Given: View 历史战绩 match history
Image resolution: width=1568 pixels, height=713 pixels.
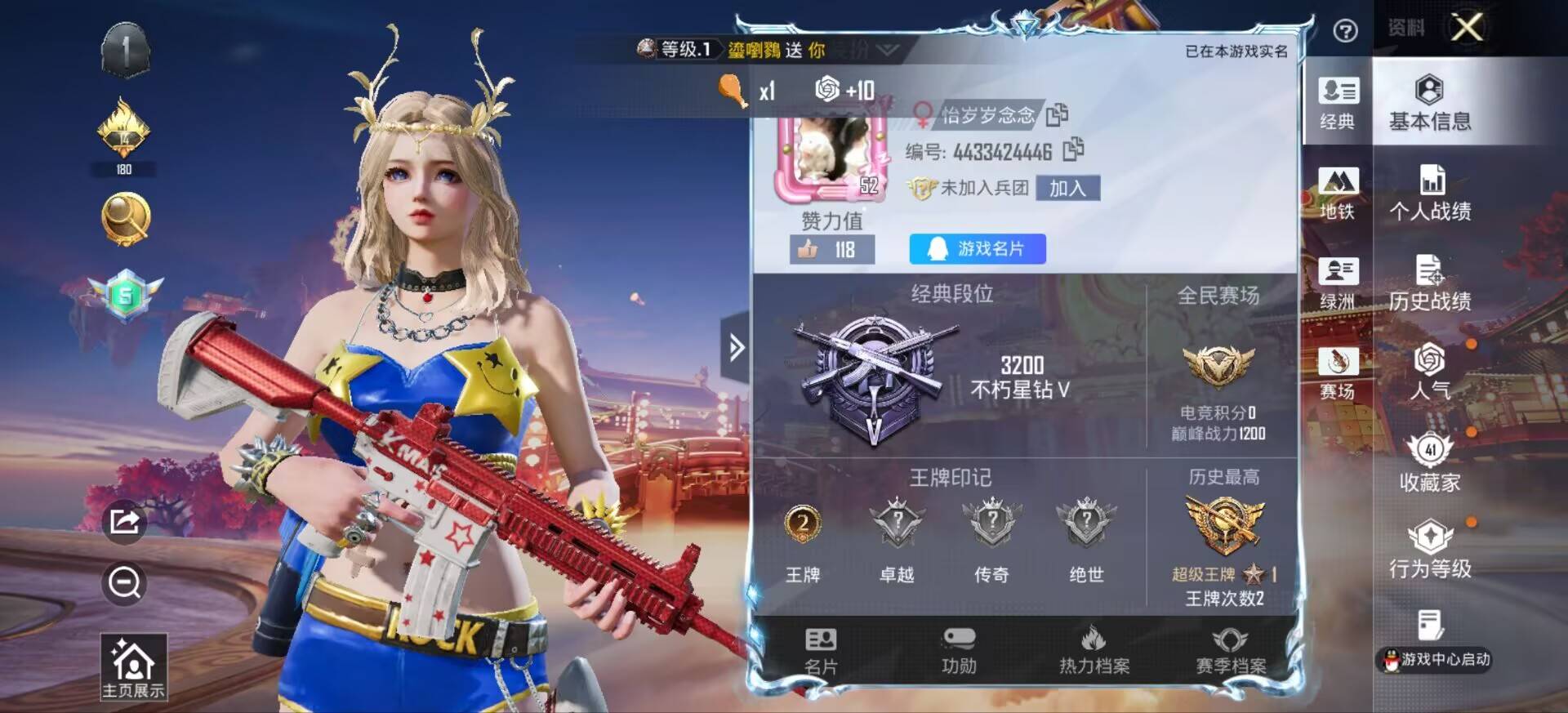Looking at the screenshot, I should 1430,283.
